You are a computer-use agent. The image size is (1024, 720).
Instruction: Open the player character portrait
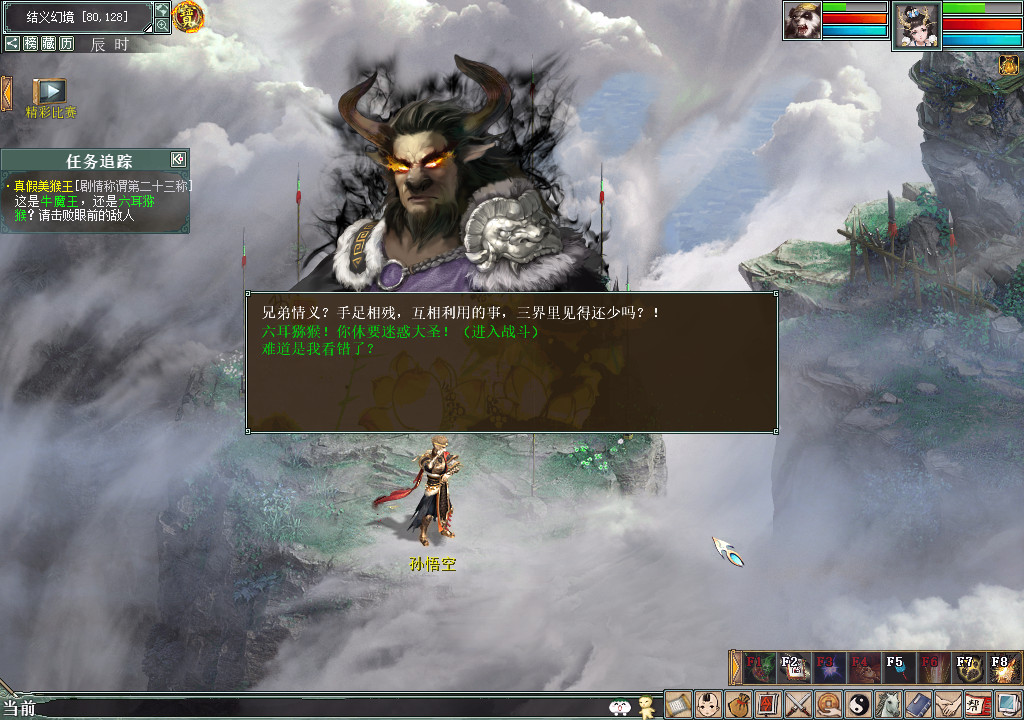coord(916,25)
